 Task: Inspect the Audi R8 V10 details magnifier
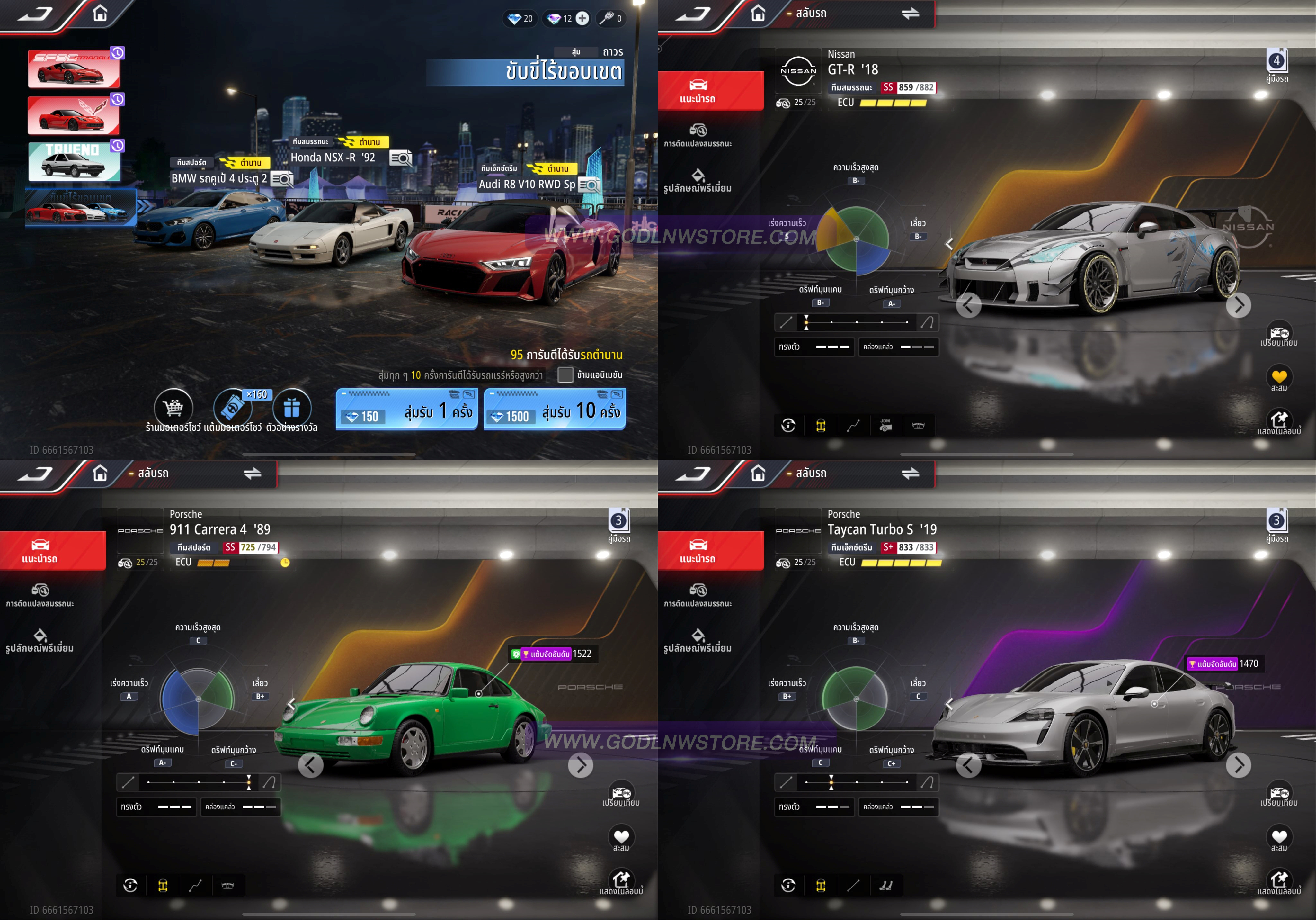coord(589,185)
